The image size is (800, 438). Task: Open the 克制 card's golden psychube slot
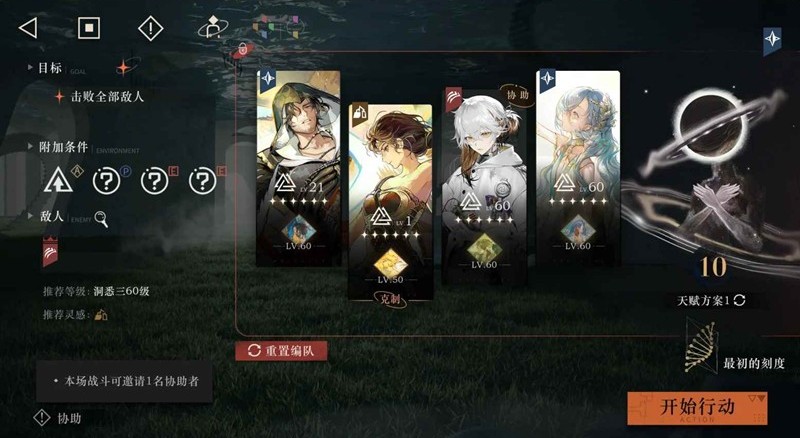[x=389, y=262]
